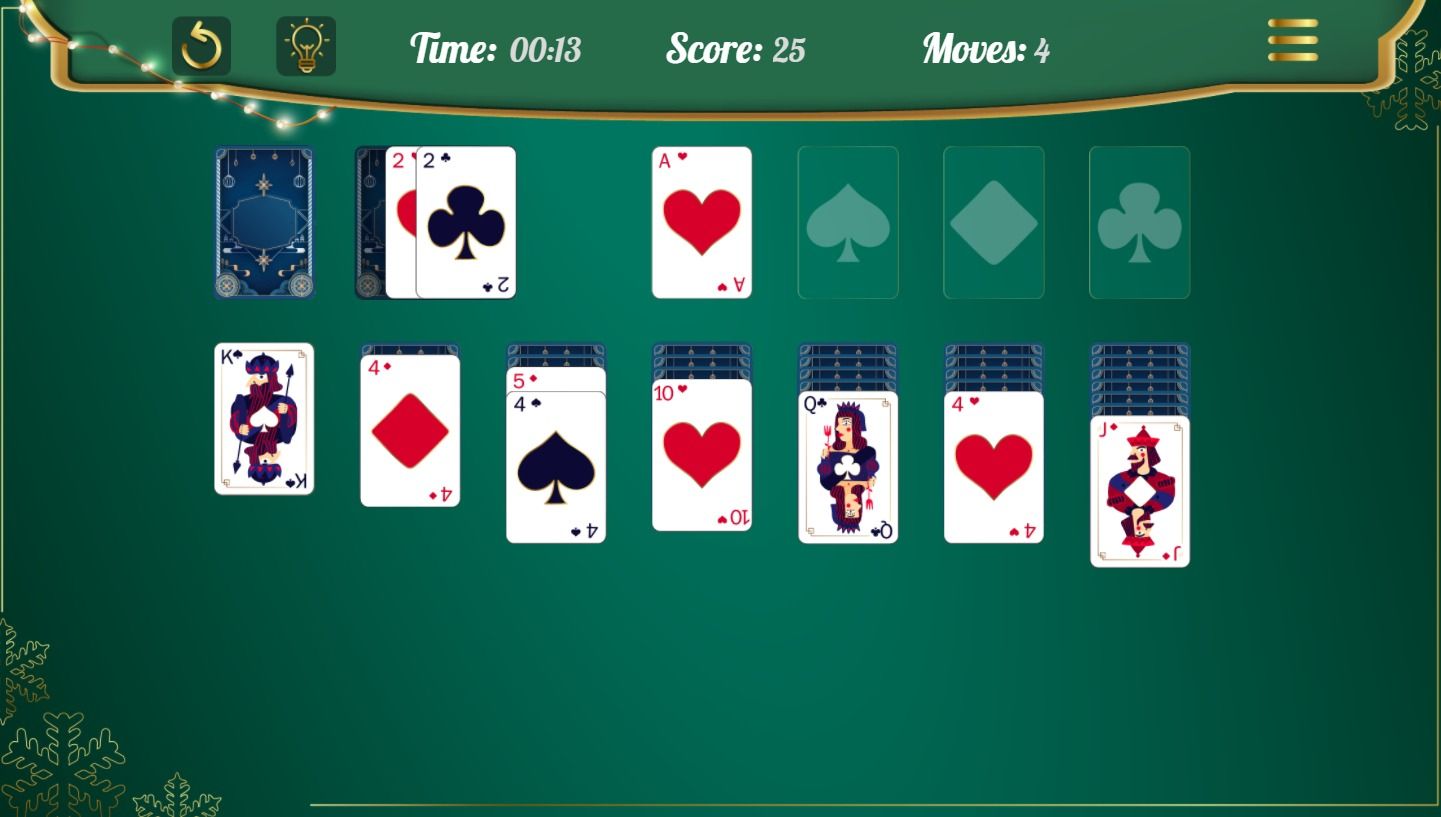Click the empty spade foundation pile
The image size is (1441, 817).
847,221
